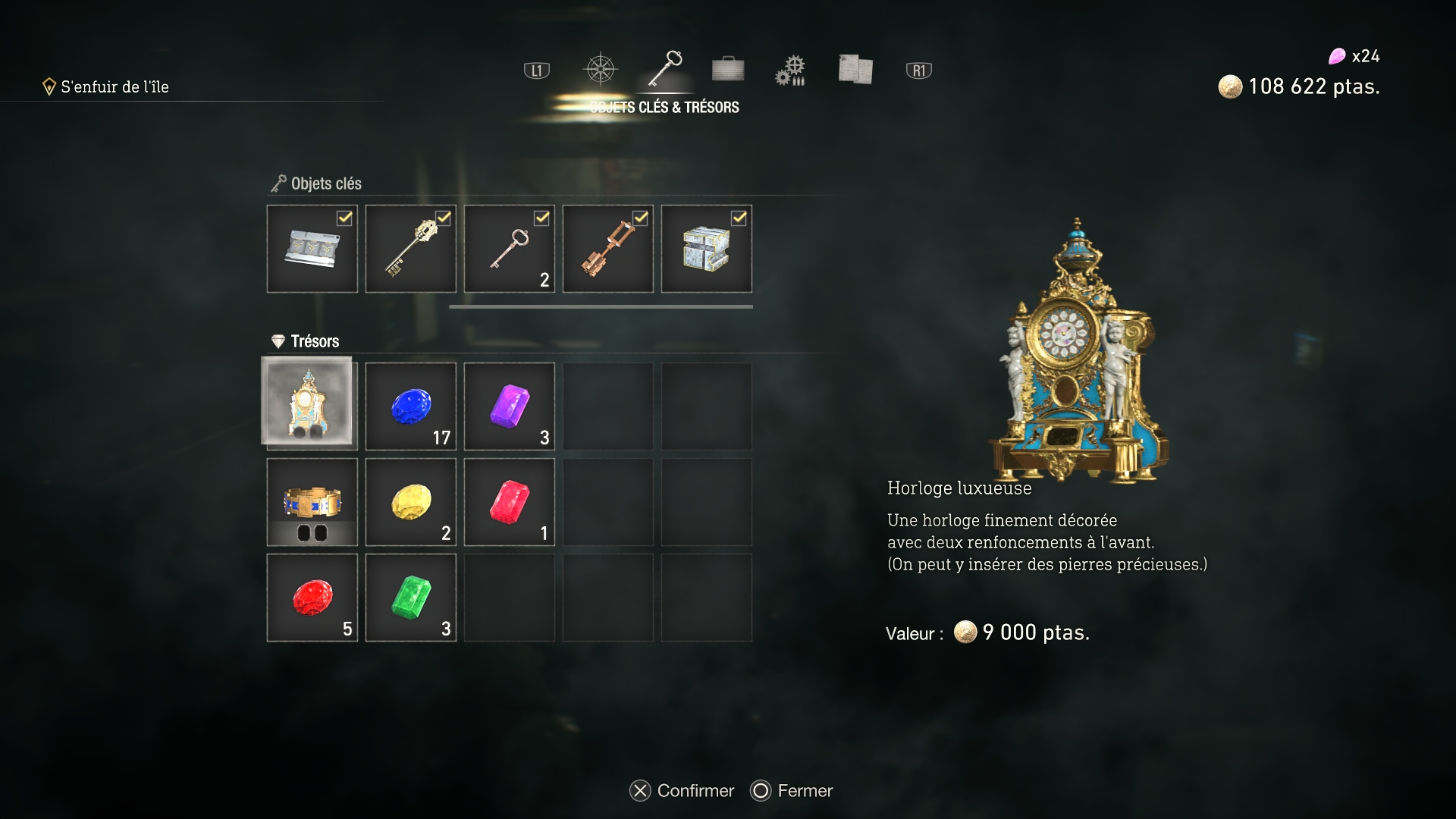Pick the golden bracelet treasure slot
This screenshot has height=819, width=1456.
pos(312,502)
